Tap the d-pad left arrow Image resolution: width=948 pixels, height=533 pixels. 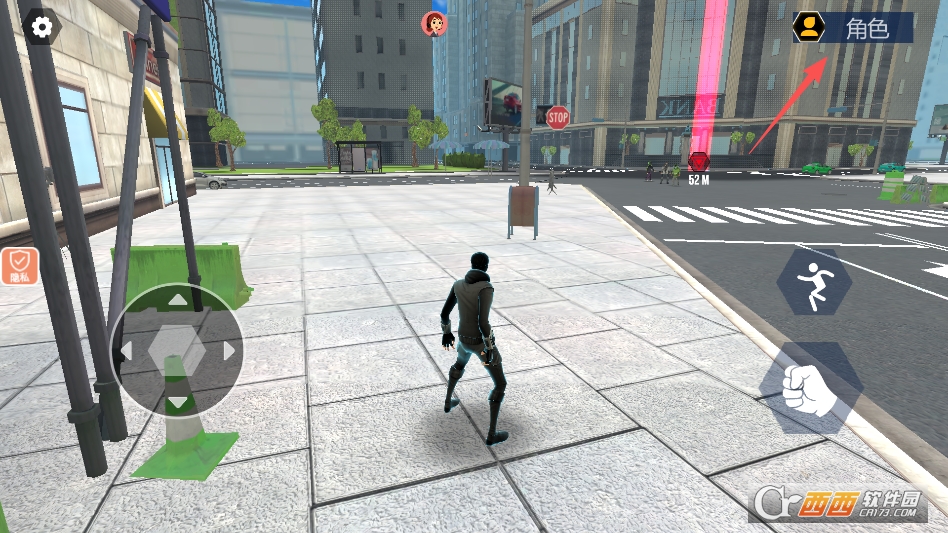coord(125,351)
